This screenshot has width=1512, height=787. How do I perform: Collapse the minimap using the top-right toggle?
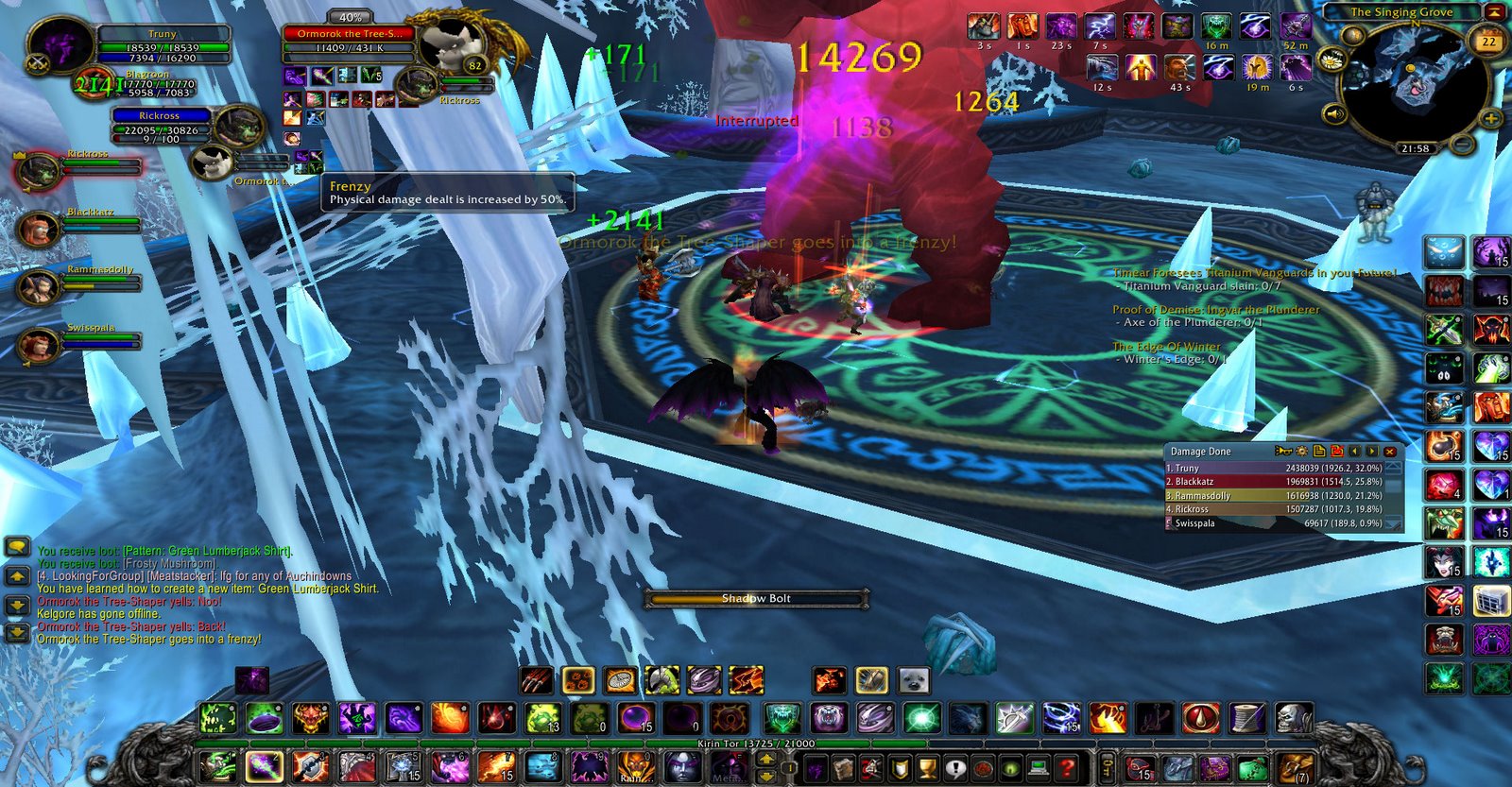[1495, 11]
